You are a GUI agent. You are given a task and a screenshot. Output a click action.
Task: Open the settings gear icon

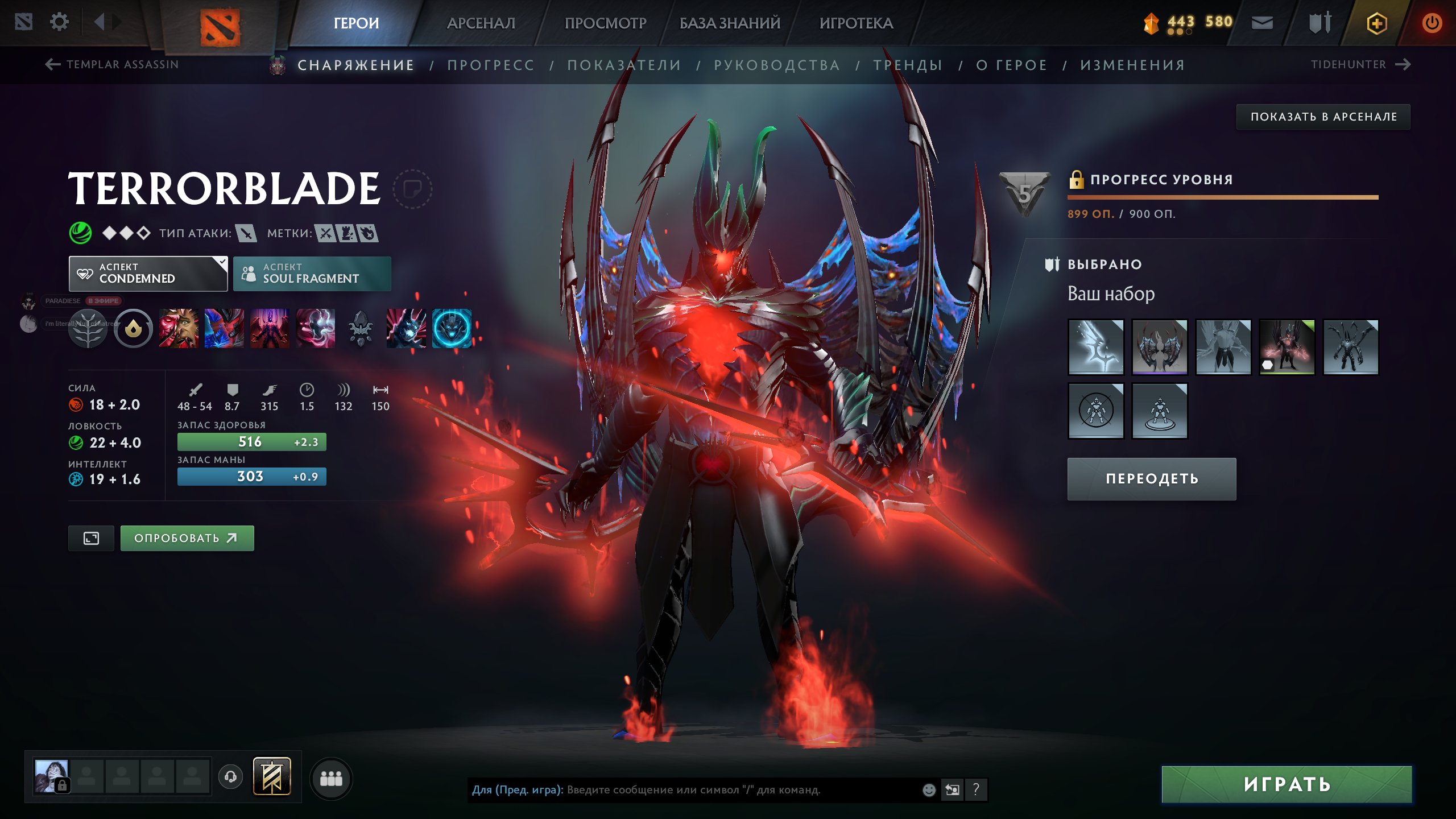(60, 22)
